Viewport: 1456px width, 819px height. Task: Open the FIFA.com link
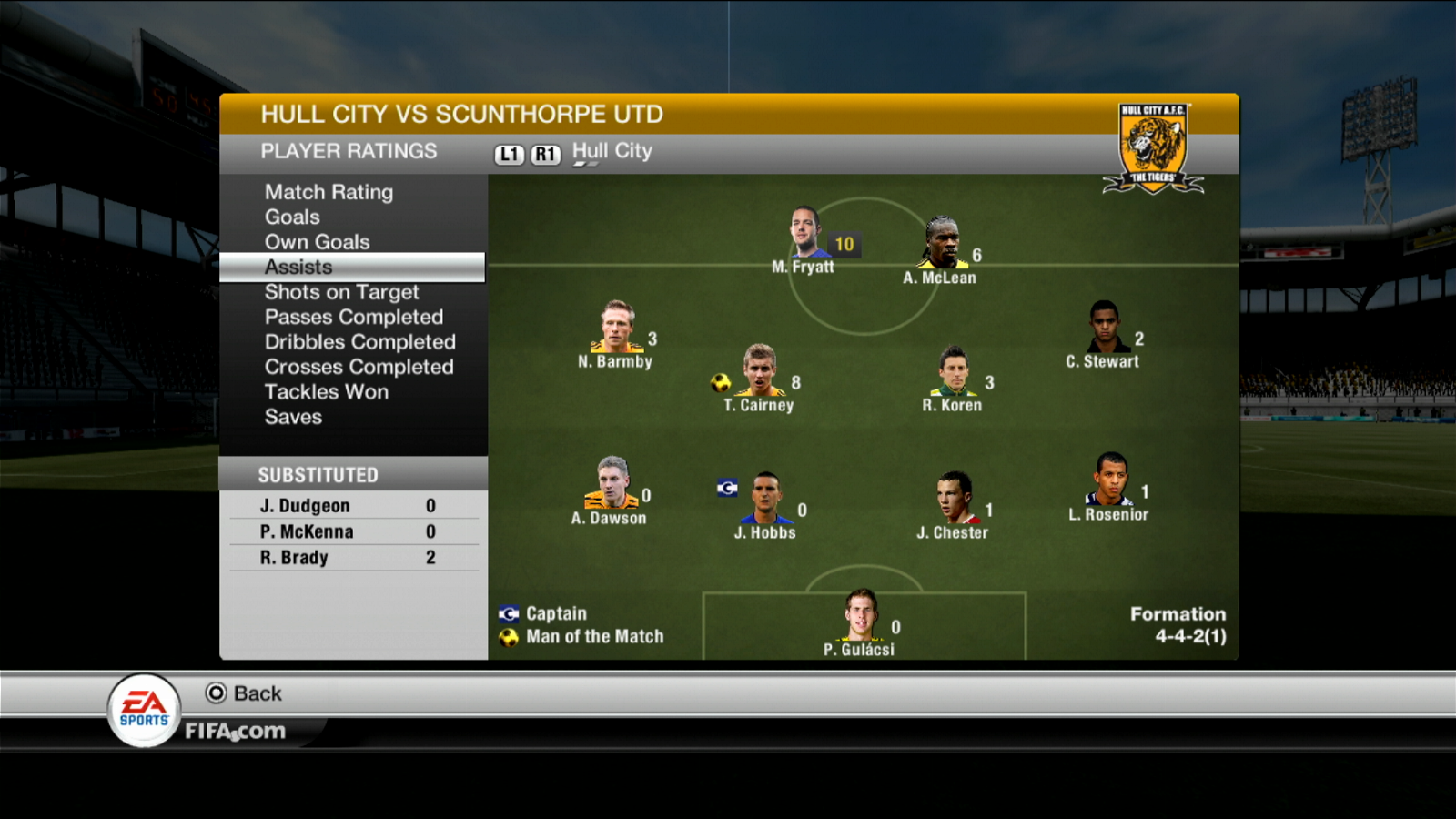(235, 731)
